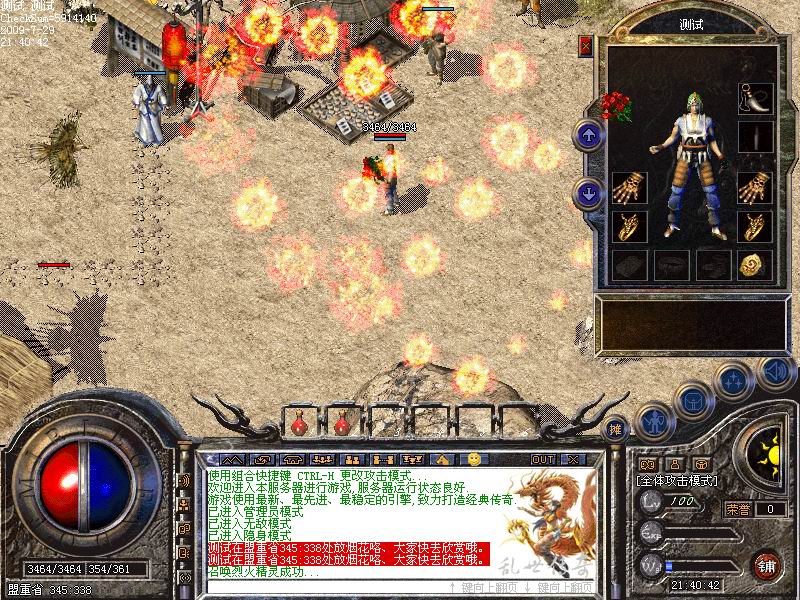Select the golden spiral charm slot
This screenshot has width=800, height=600.
coord(755,265)
